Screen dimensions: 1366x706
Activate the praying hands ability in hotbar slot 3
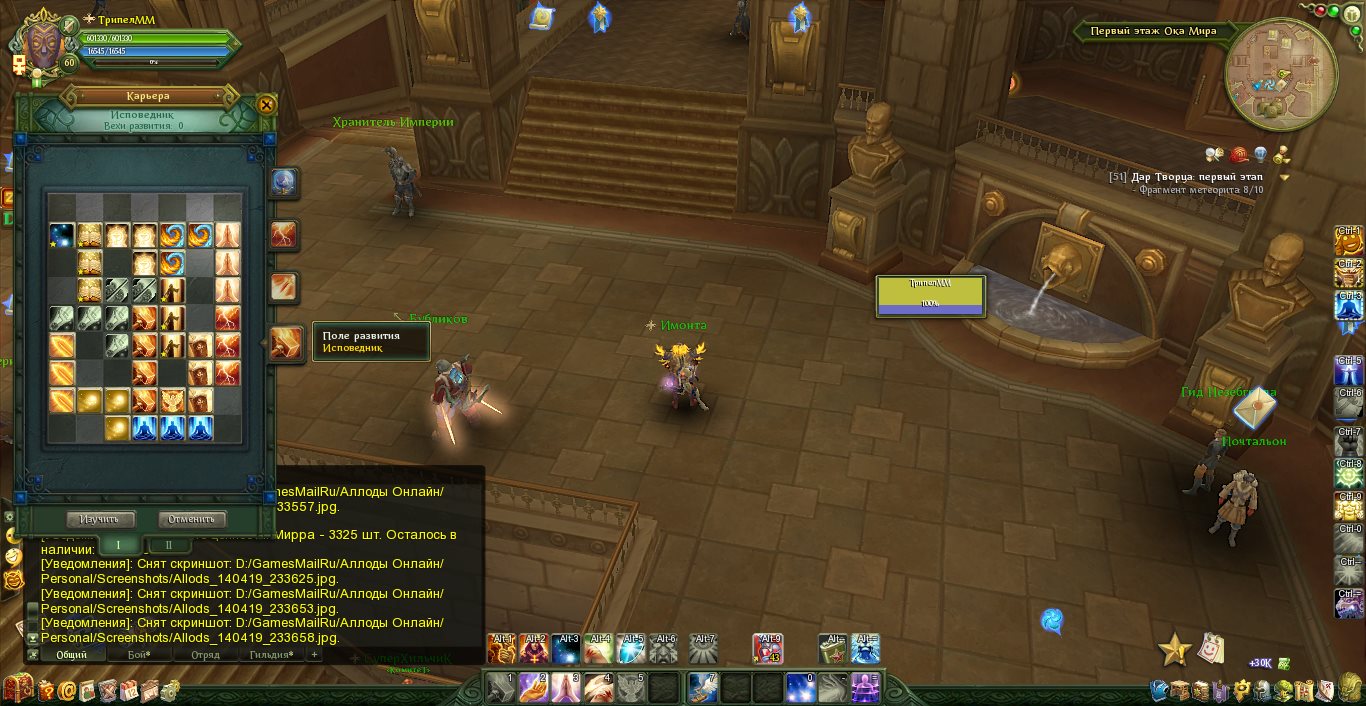pos(565,688)
